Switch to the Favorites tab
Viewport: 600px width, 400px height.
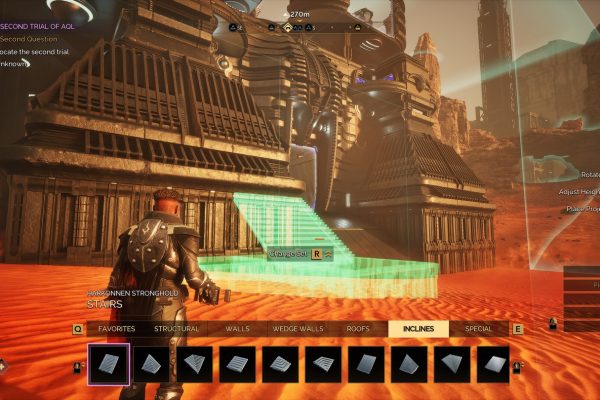pyautogui.click(x=118, y=328)
